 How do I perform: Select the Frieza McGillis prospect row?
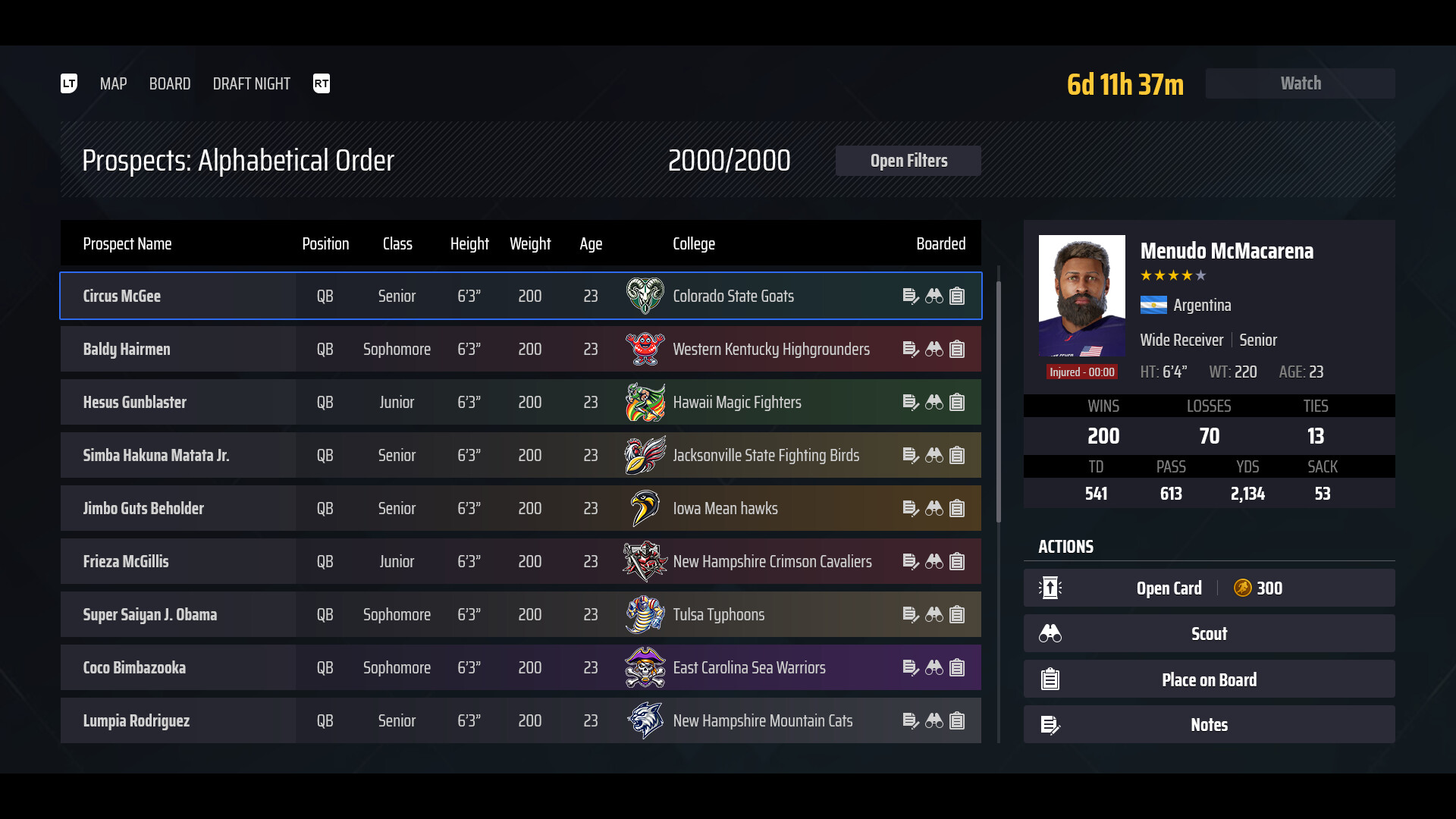[x=455, y=561]
